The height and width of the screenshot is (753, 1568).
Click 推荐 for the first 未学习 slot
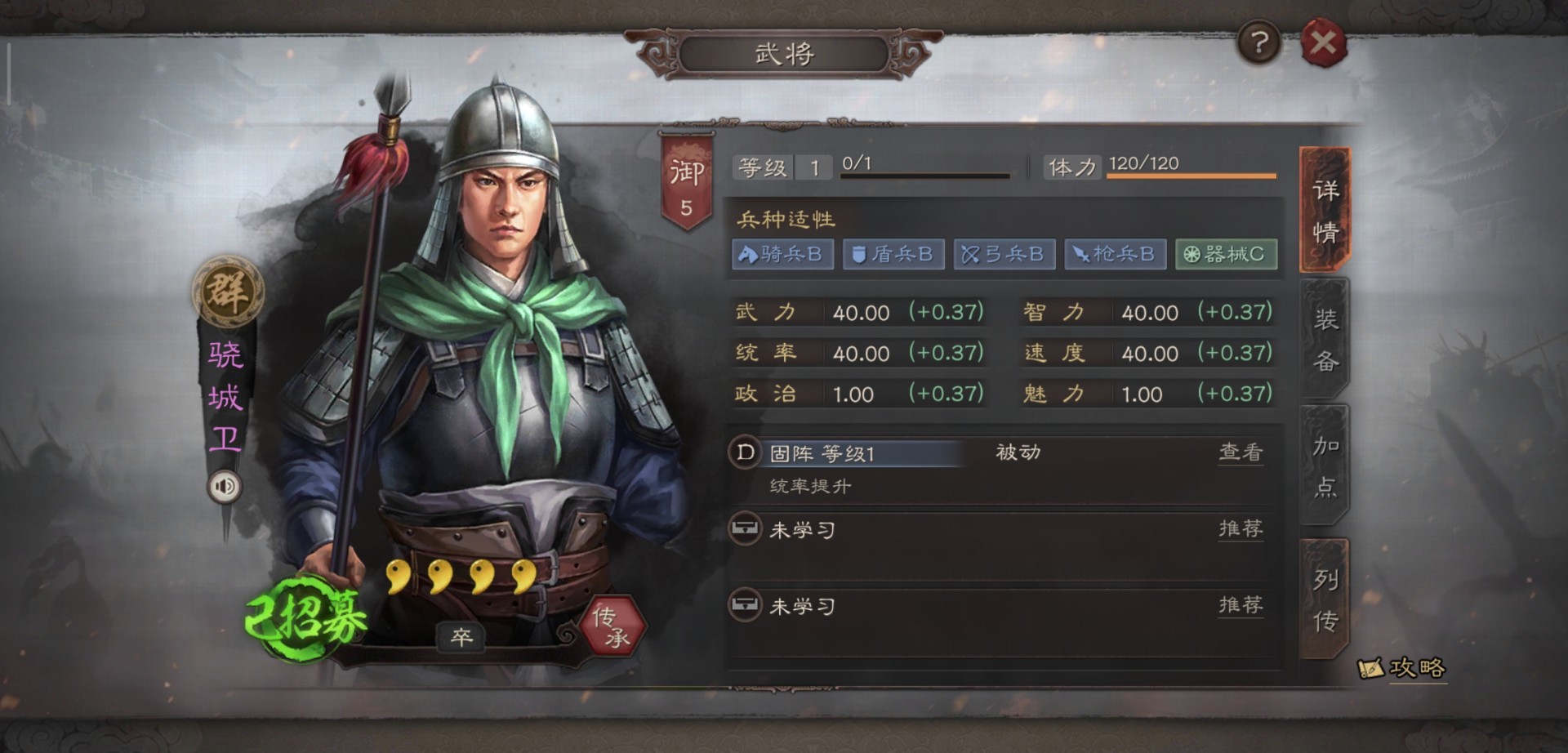click(1241, 528)
